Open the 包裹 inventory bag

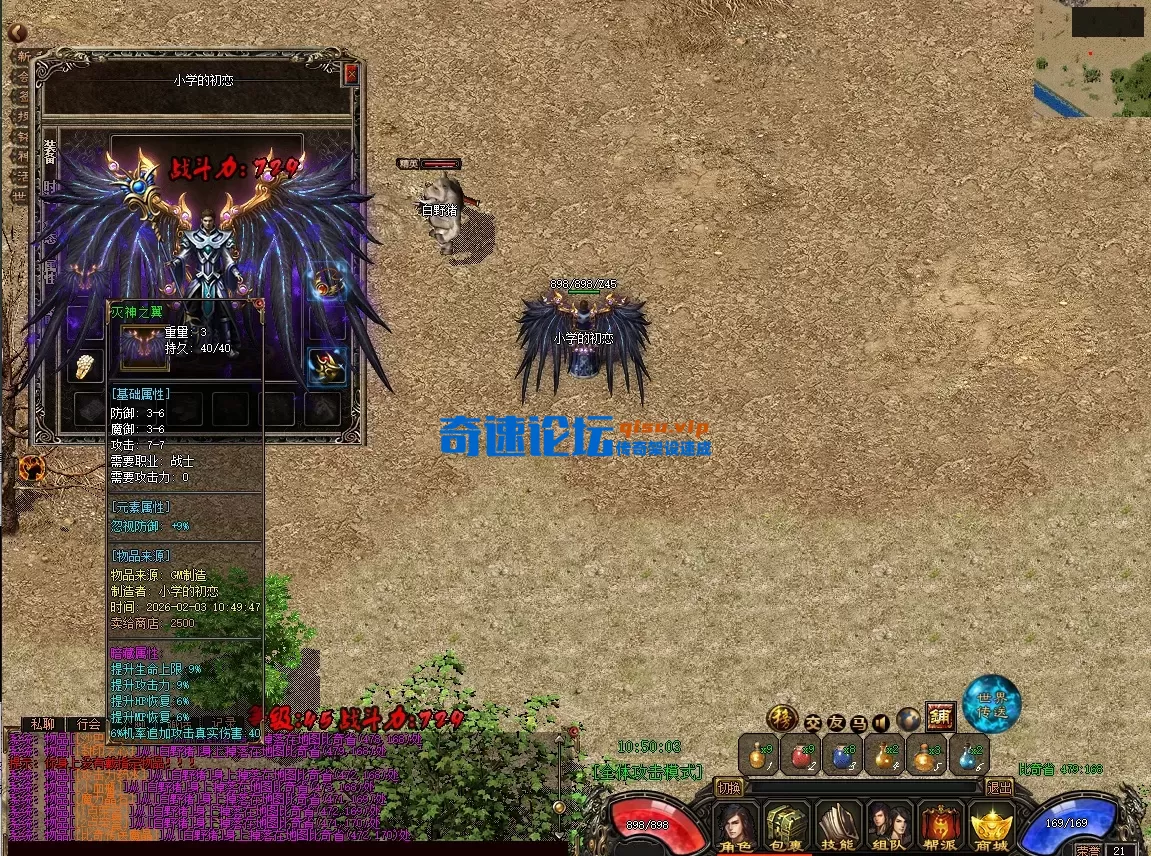click(788, 827)
